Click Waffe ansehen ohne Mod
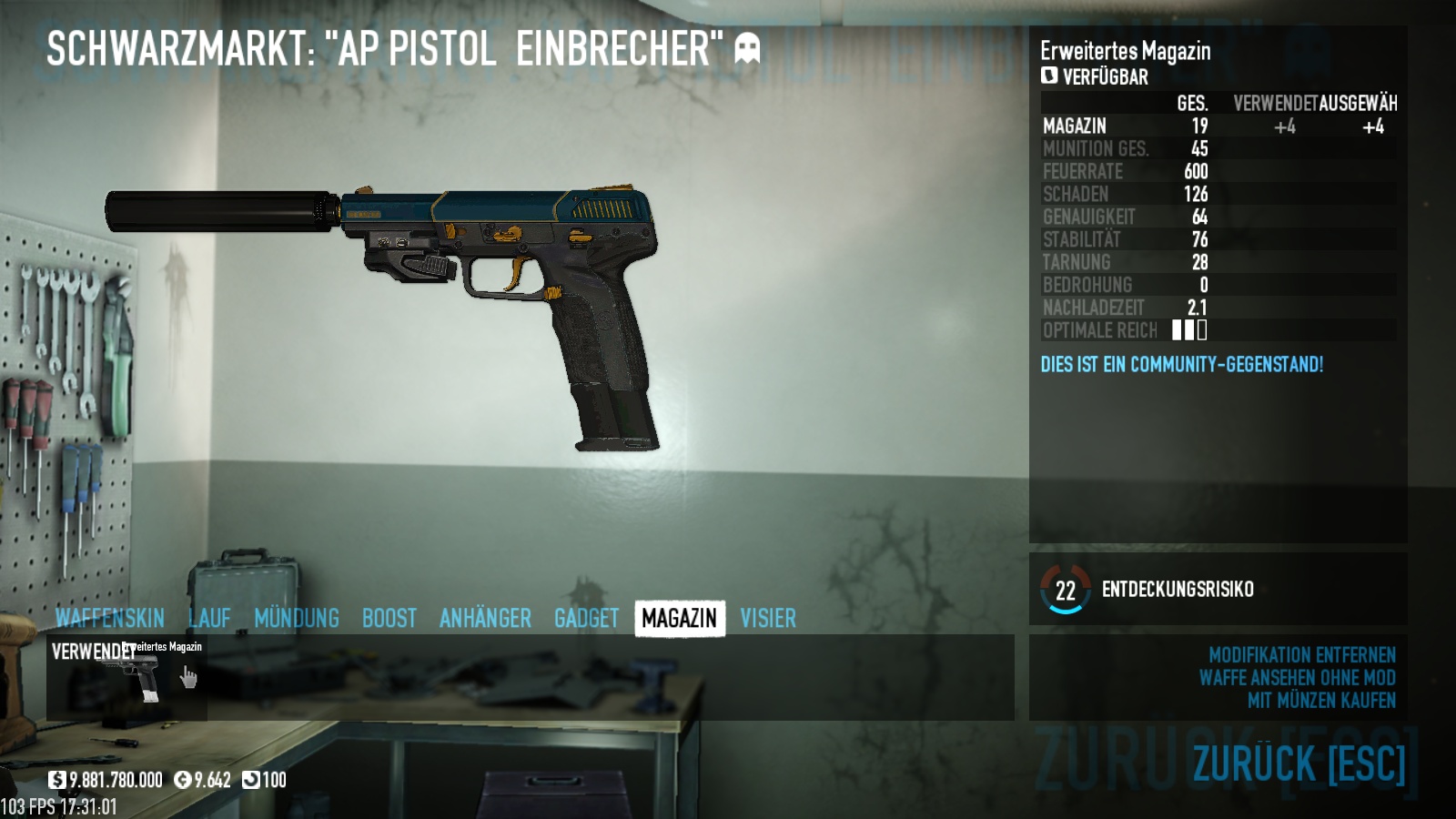 [1297, 678]
